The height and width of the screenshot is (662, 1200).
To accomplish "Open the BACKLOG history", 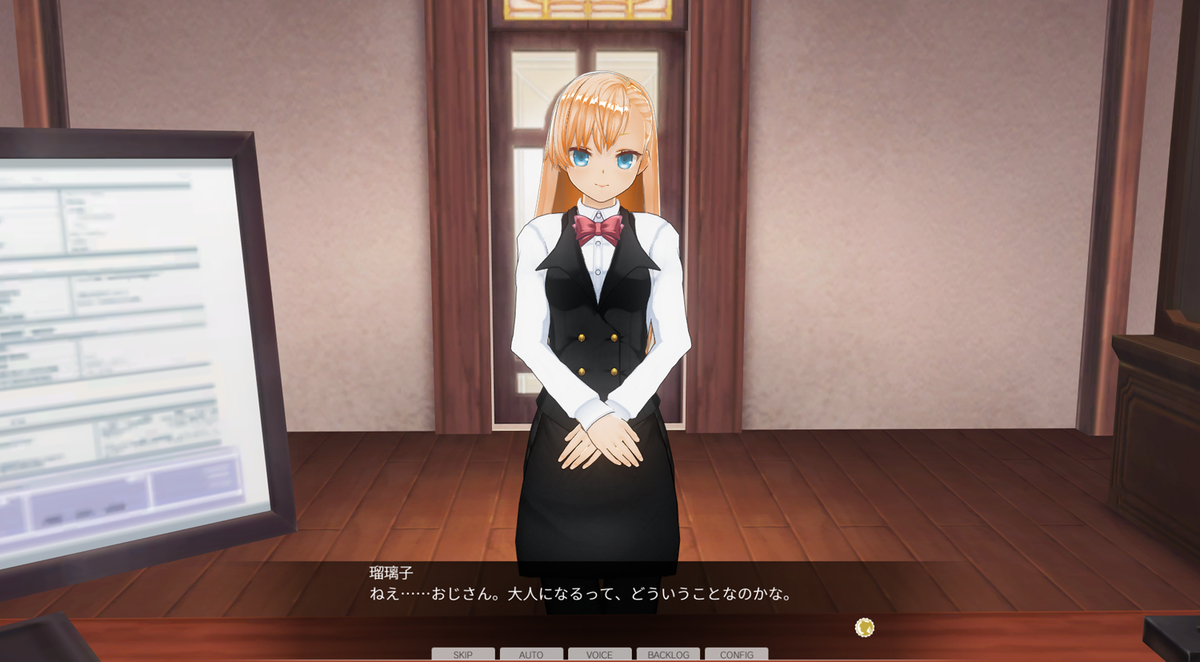I will pos(668,655).
